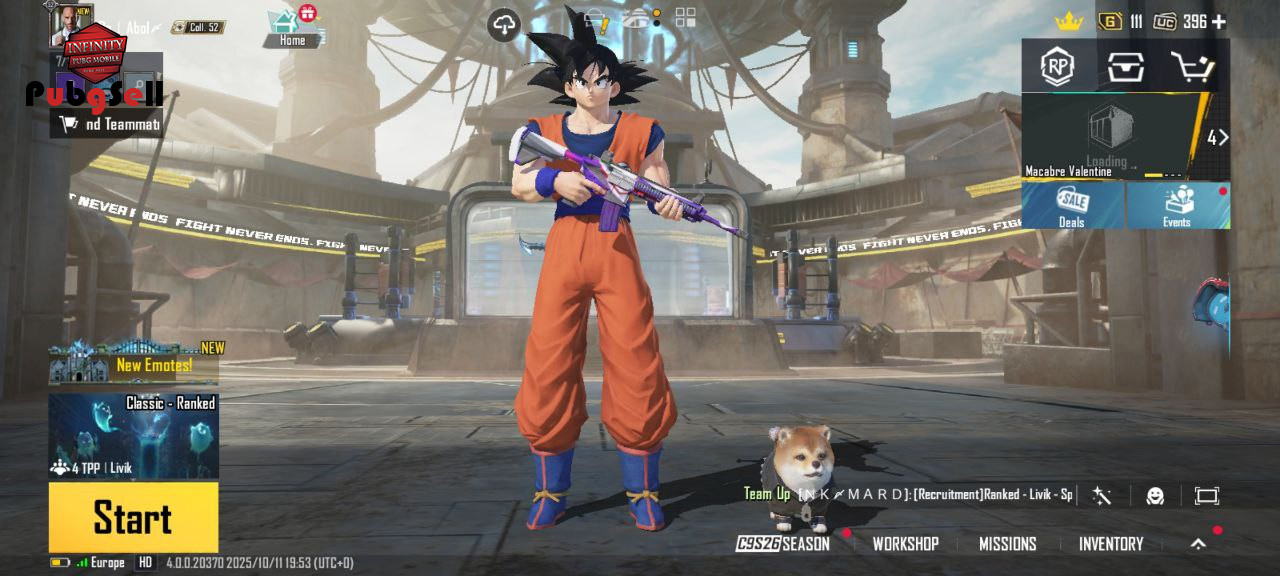Image resolution: width=1280 pixels, height=576 pixels.
Task: Tap the yellow Start button
Action: (133, 517)
